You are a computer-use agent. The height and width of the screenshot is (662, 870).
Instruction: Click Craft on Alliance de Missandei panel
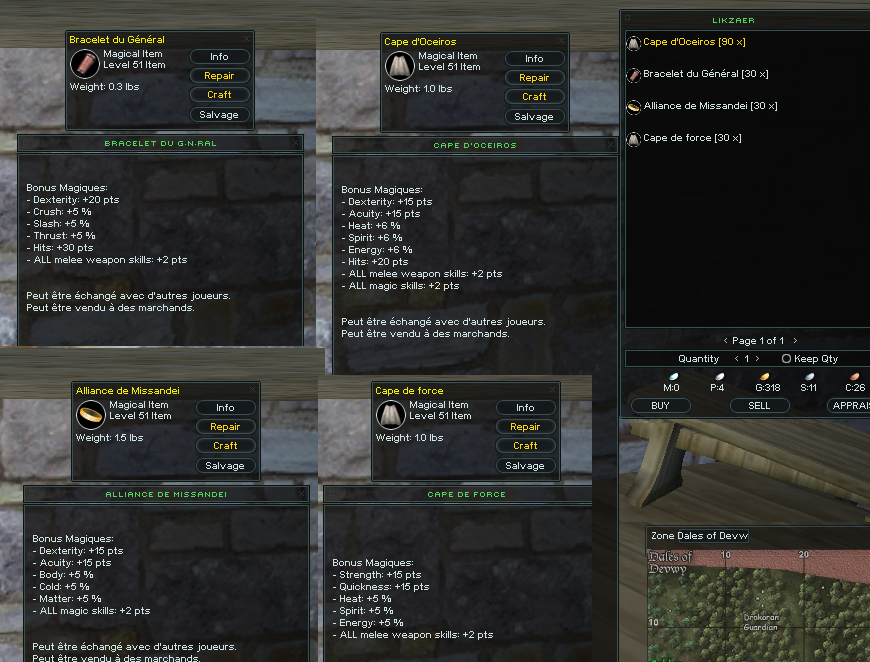225,446
